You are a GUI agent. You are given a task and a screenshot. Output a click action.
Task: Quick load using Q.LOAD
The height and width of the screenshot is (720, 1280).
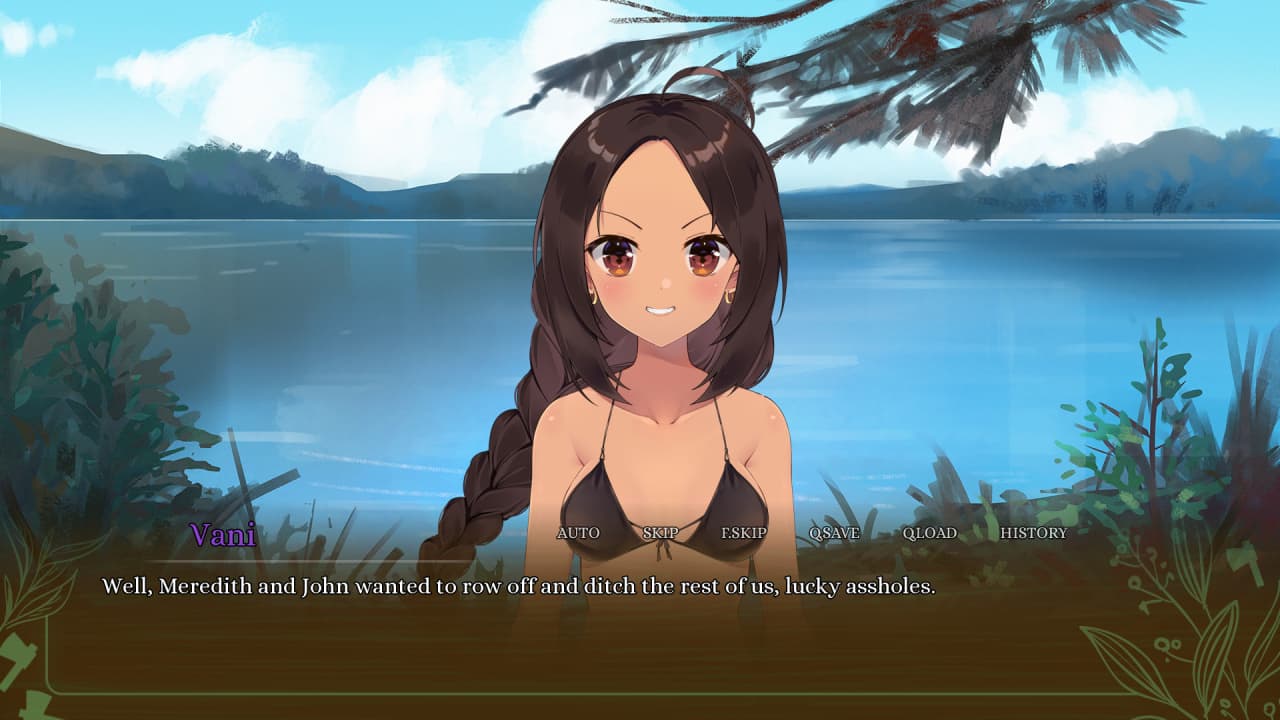point(929,533)
